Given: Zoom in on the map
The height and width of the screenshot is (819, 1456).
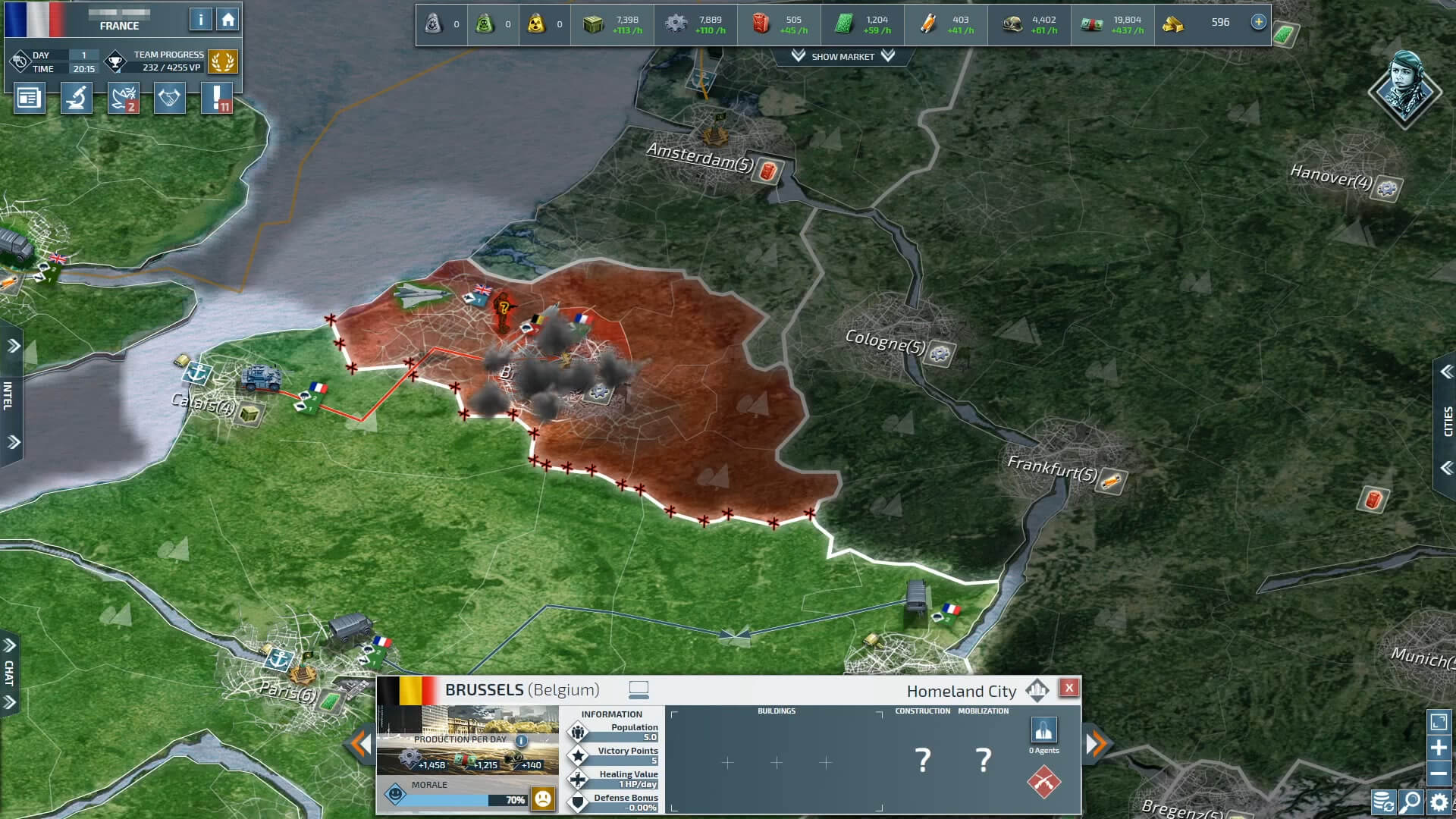Looking at the screenshot, I should click(x=1439, y=748).
